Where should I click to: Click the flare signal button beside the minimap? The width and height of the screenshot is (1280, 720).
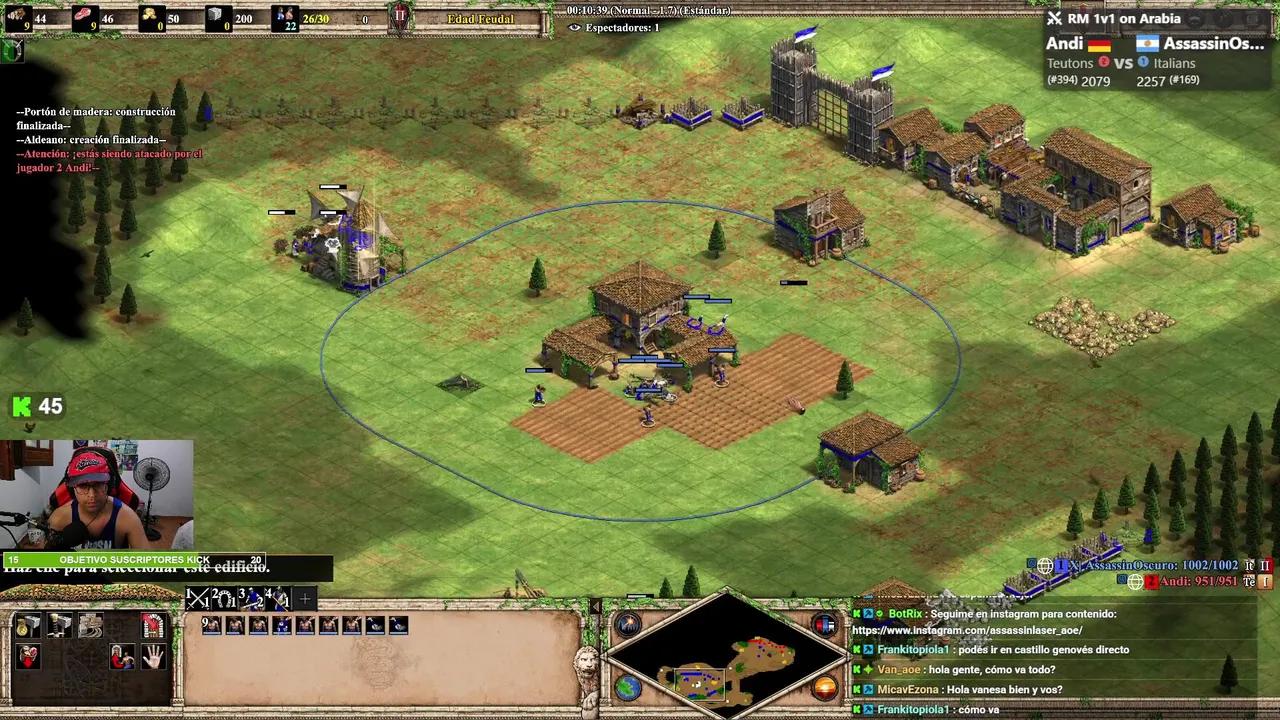pyautogui.click(x=628, y=626)
